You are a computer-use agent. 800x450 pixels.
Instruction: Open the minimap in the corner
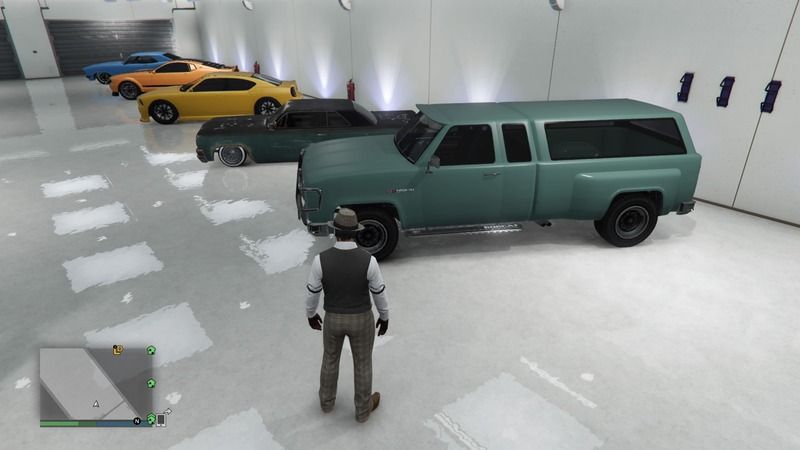click(96, 384)
